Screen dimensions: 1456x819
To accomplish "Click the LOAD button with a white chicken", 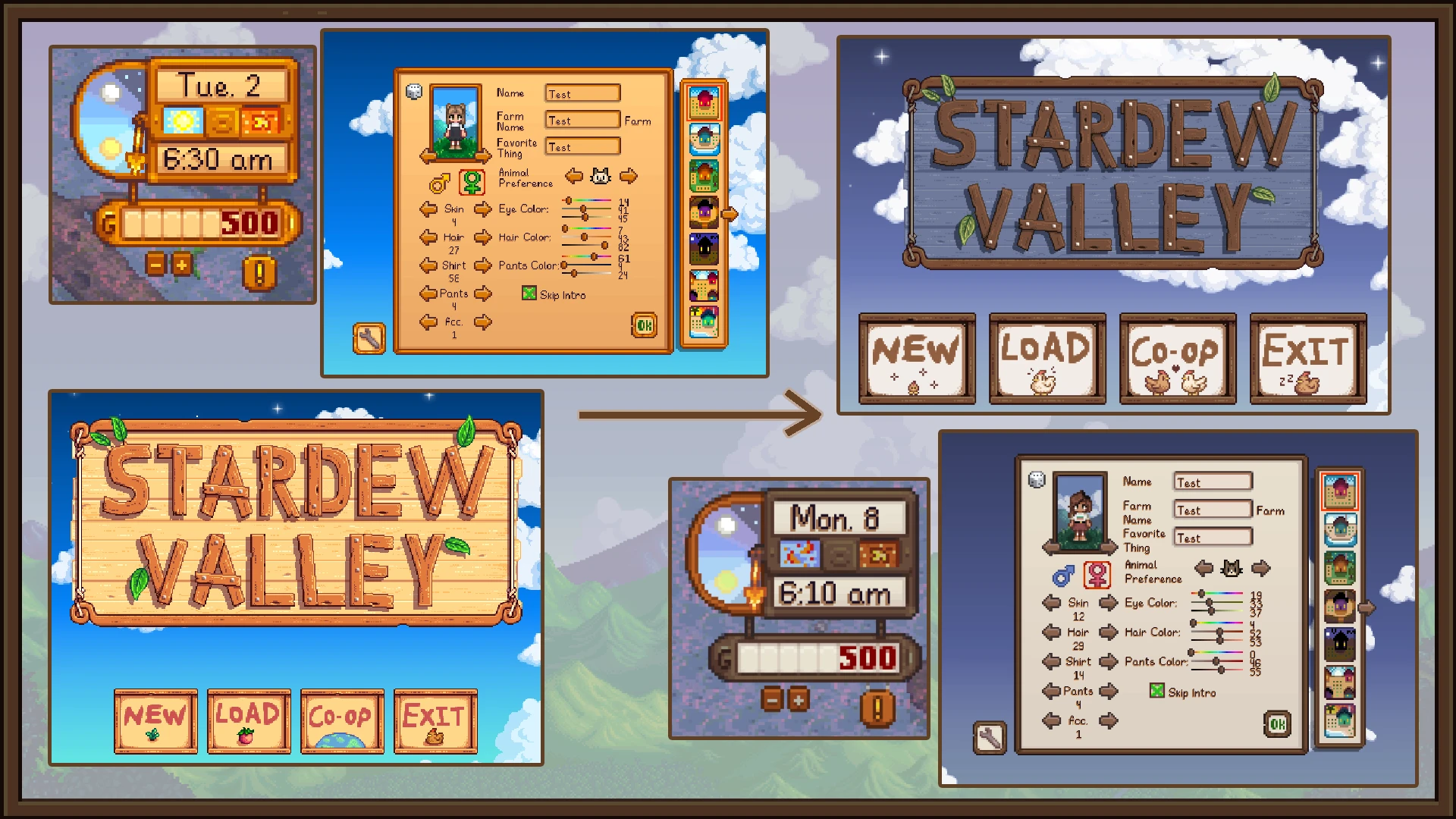I will [x=1047, y=359].
